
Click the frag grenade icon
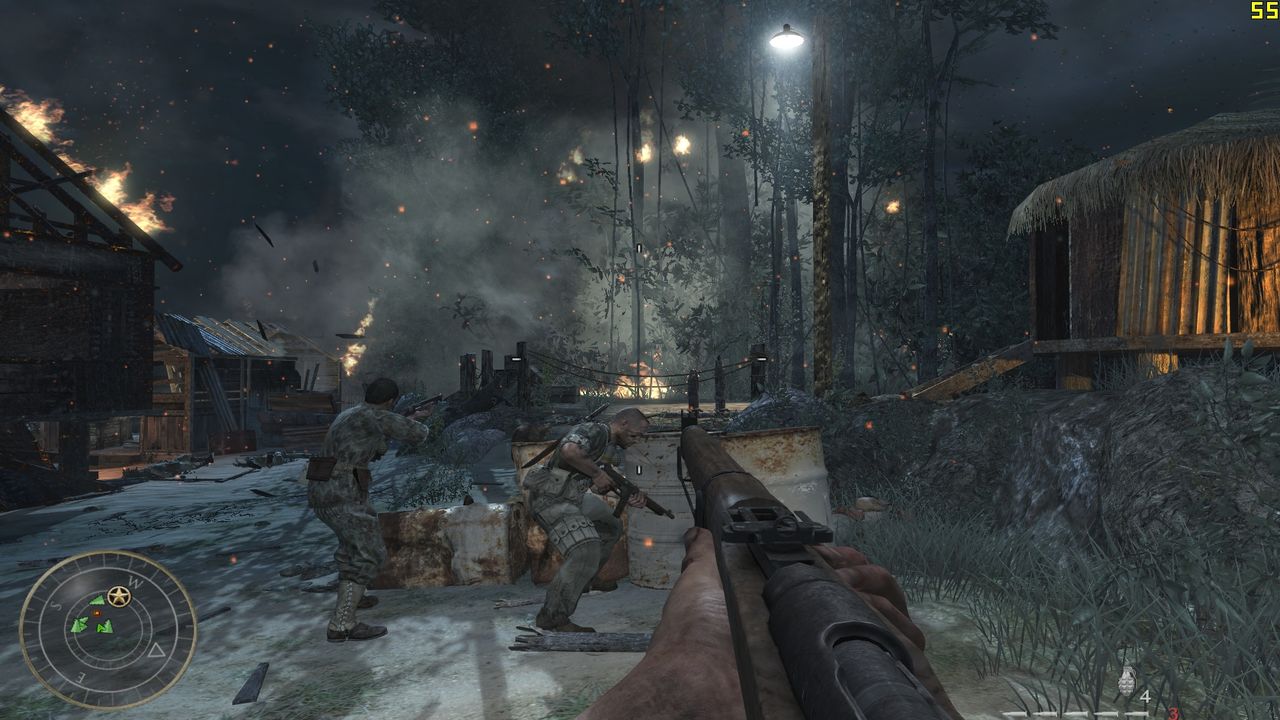[1128, 682]
